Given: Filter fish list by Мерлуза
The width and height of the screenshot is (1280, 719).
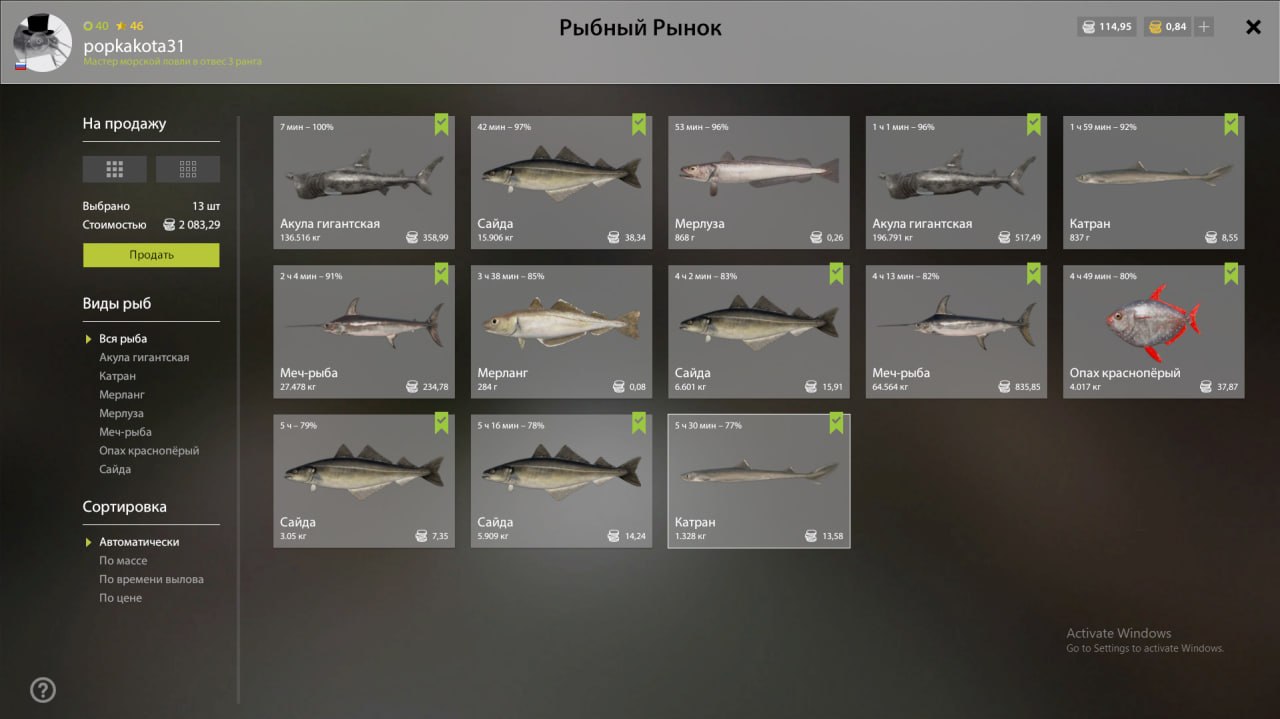Looking at the screenshot, I should tap(121, 413).
